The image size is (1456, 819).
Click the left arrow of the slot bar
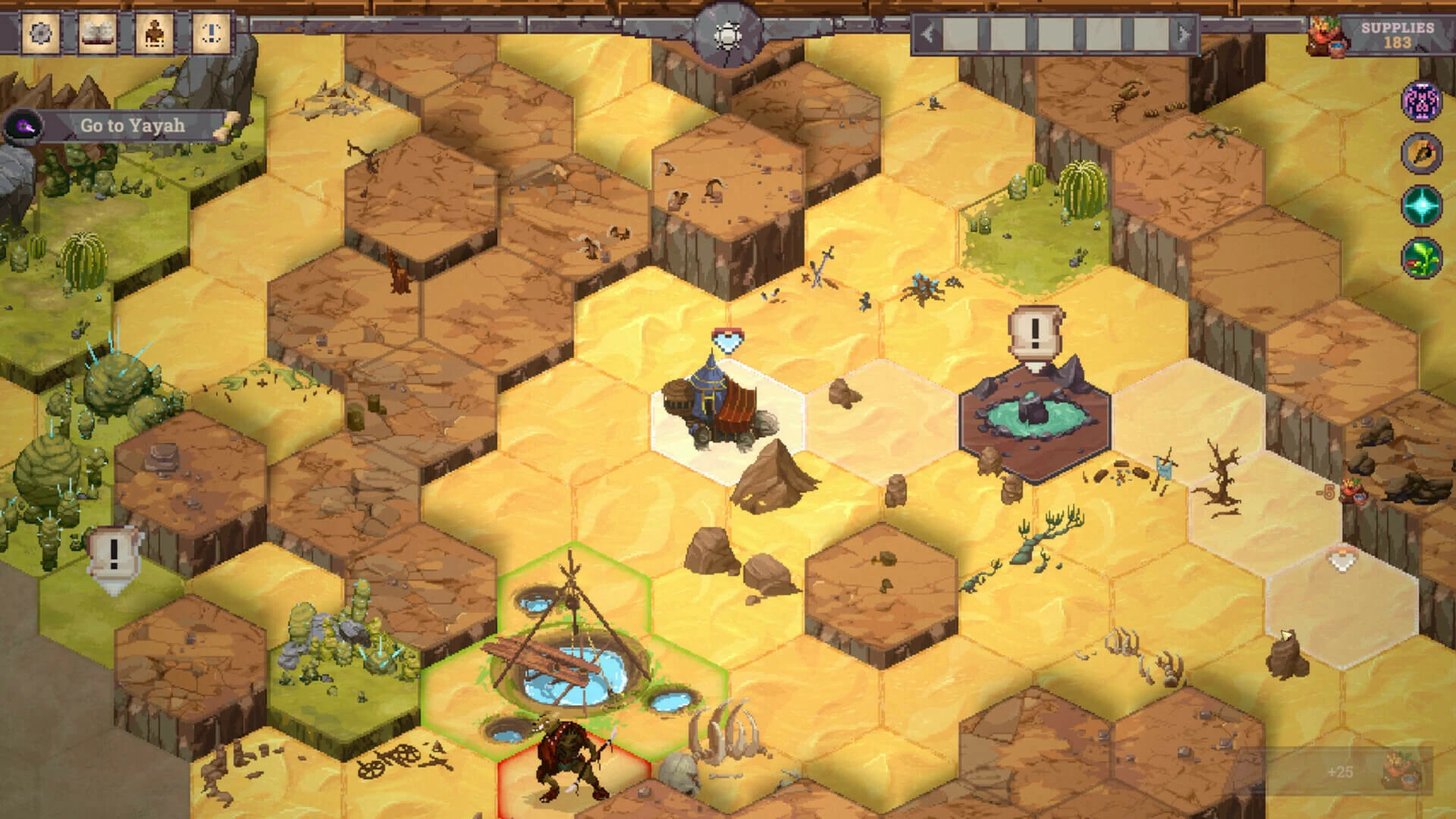point(927,34)
